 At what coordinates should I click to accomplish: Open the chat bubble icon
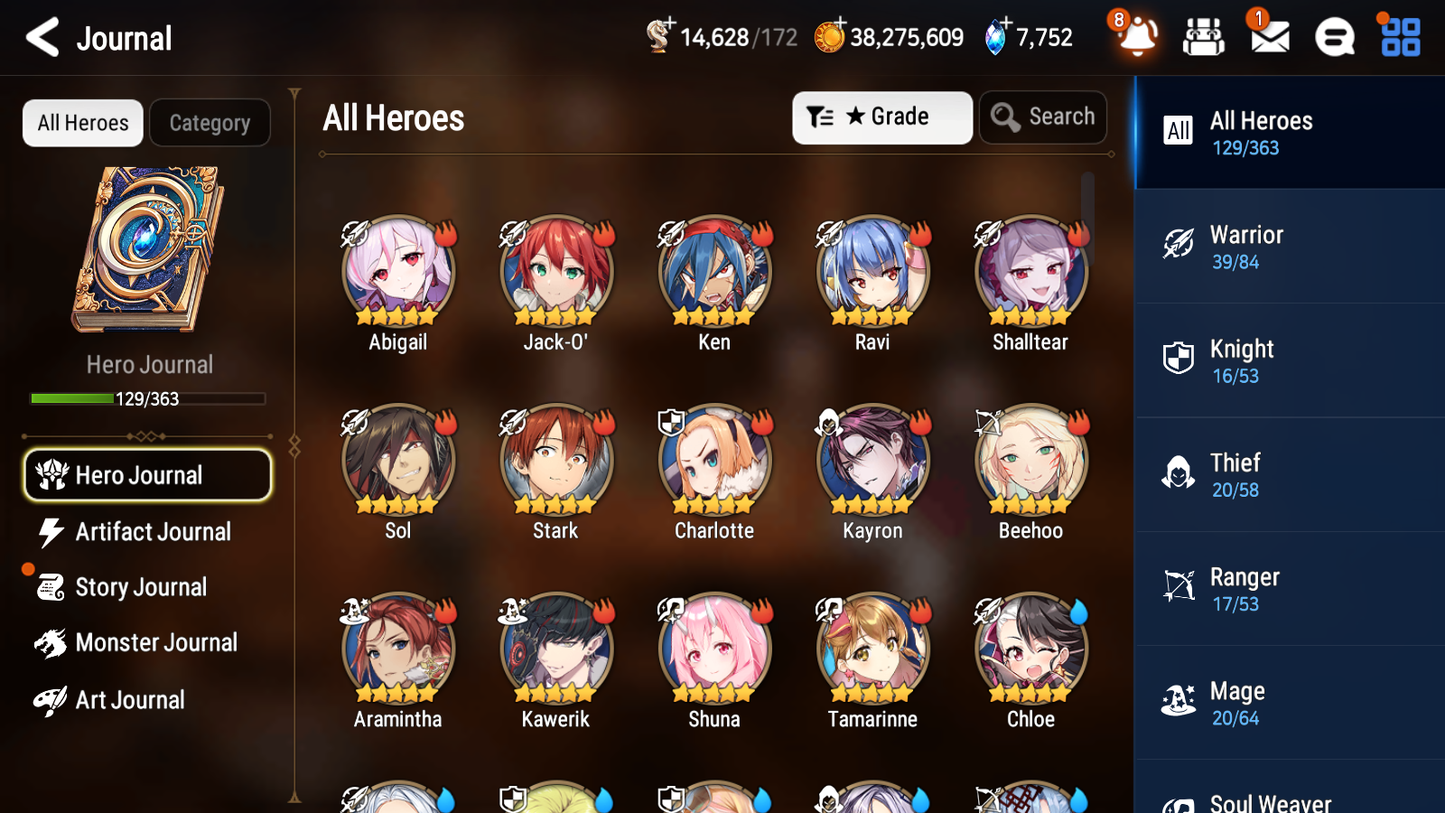coord(1333,36)
